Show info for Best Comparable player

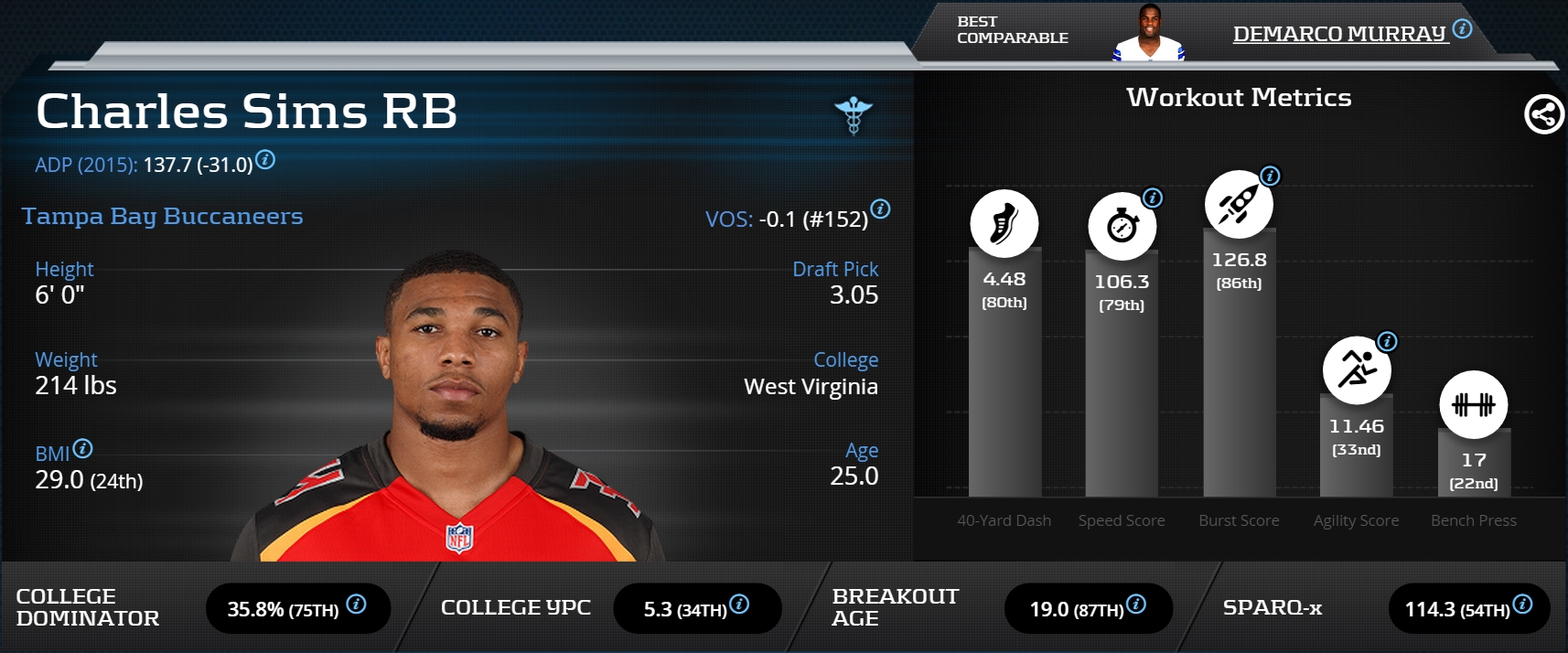[x=1462, y=28]
